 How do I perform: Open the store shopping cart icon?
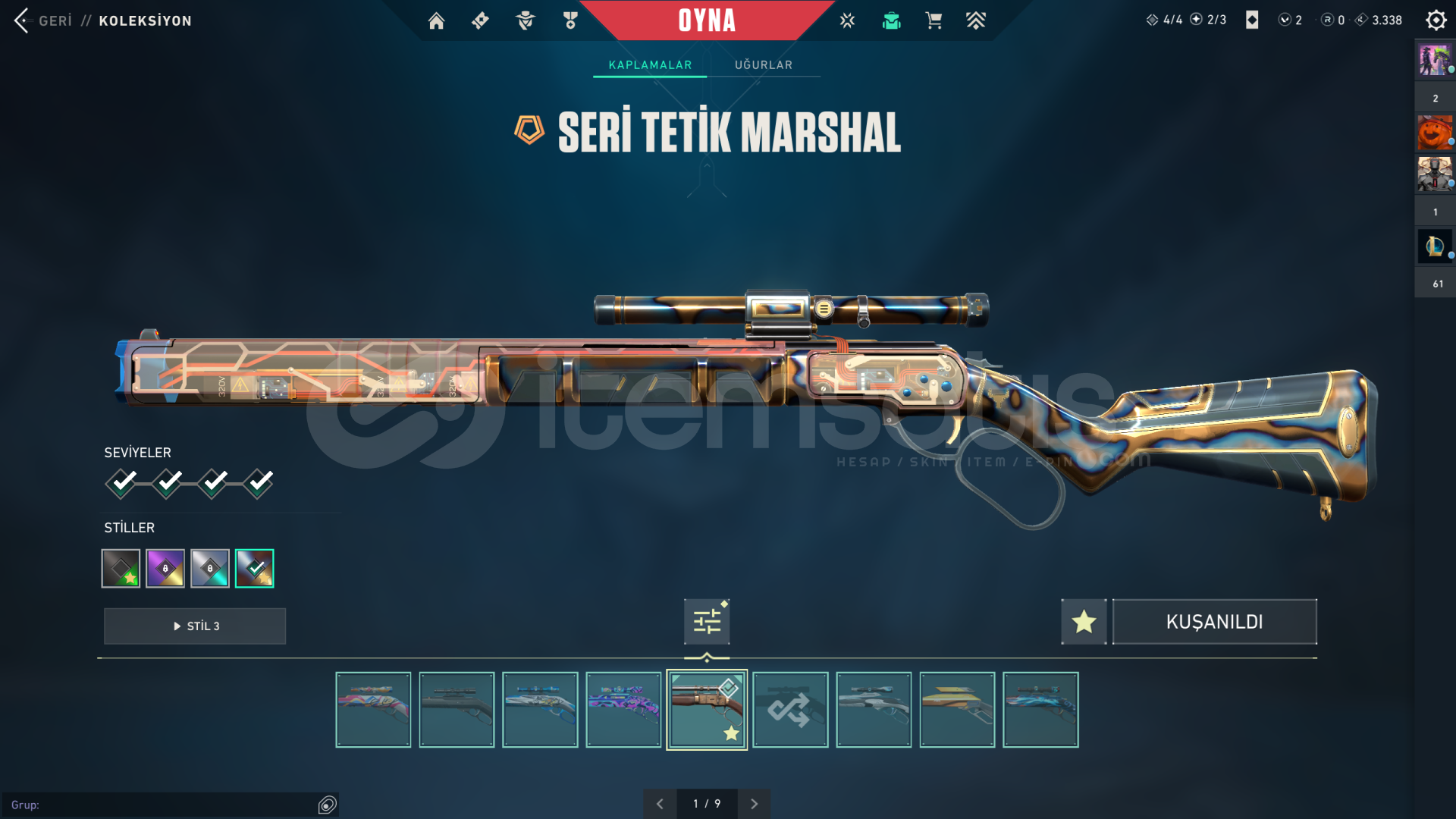click(x=934, y=20)
